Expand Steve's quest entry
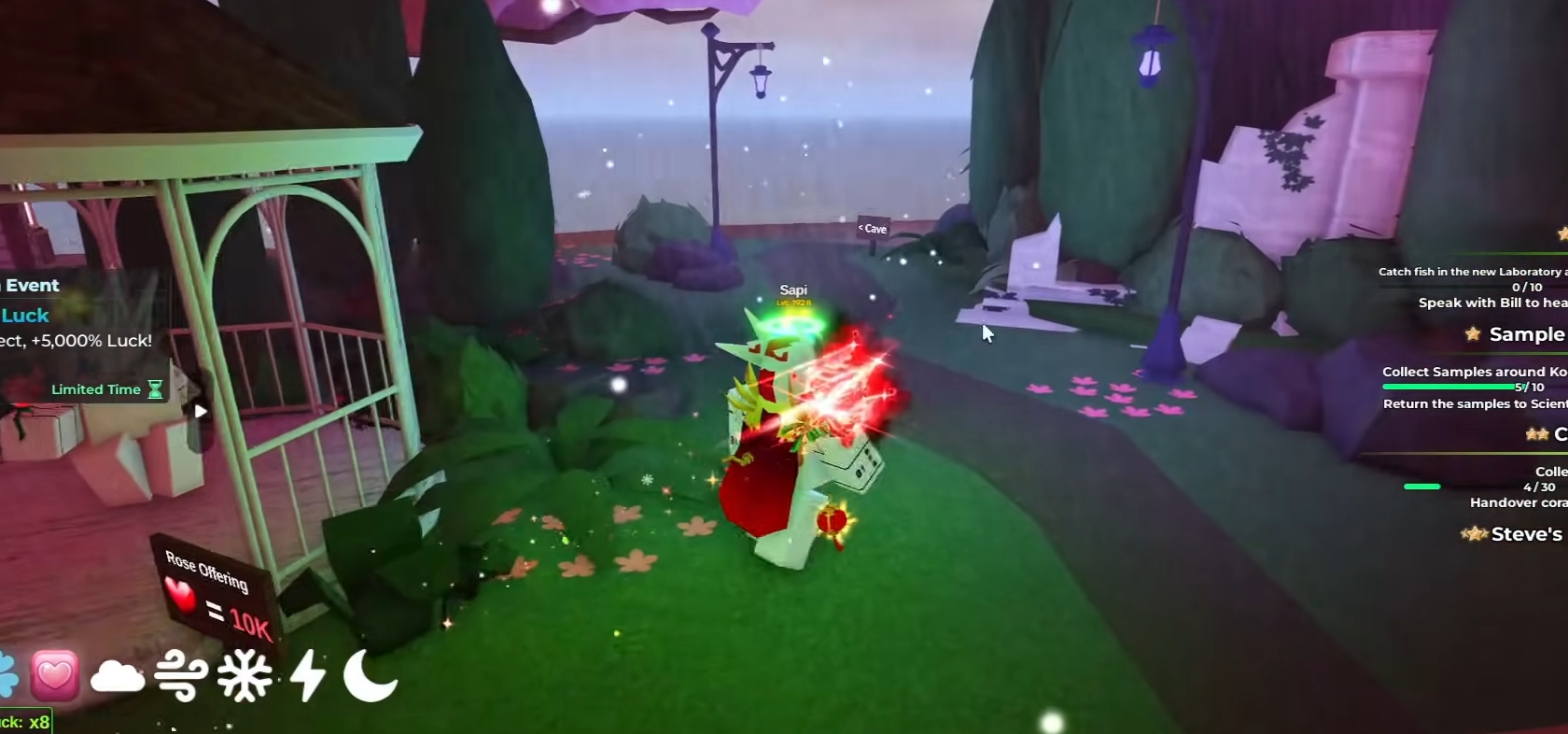 coord(1532,534)
